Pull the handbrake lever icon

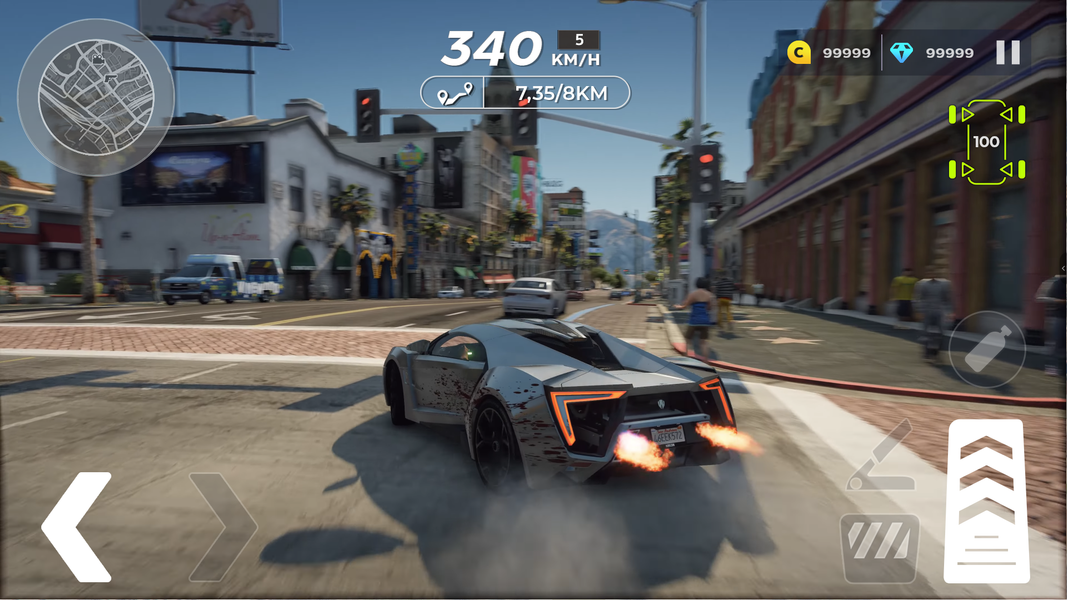880,457
